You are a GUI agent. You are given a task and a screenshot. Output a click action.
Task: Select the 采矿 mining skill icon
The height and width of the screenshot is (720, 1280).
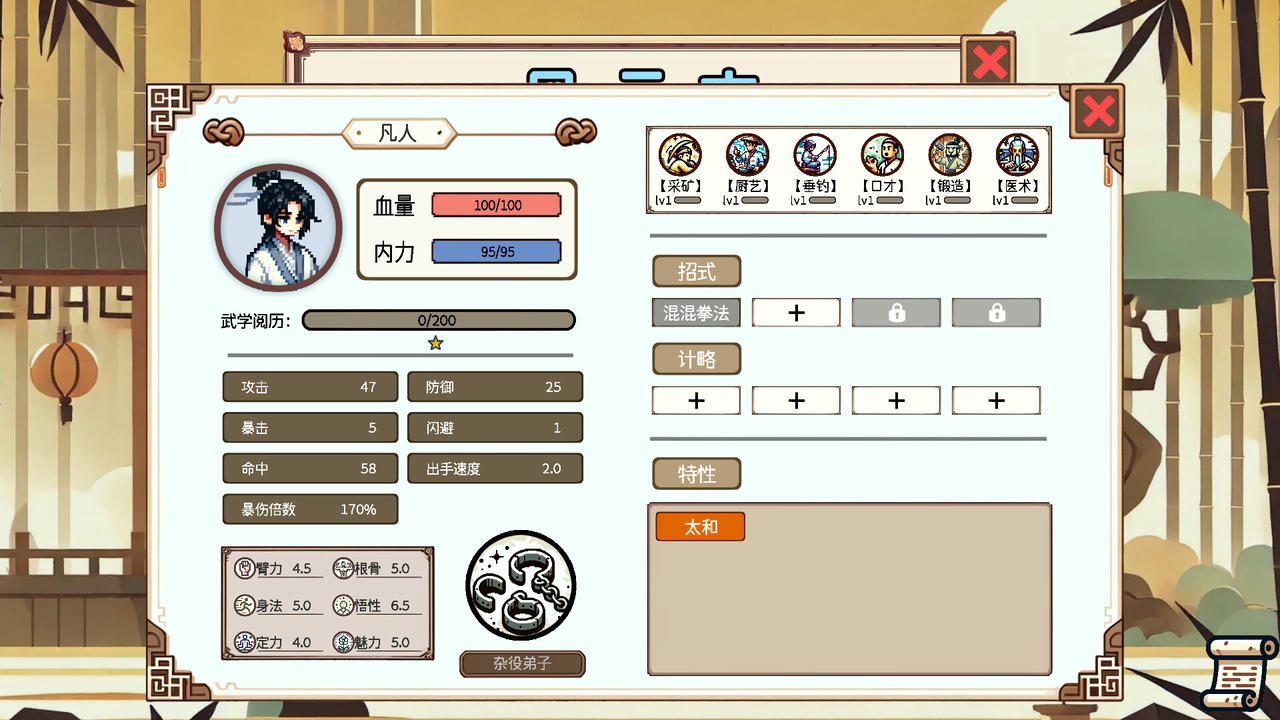pos(680,156)
